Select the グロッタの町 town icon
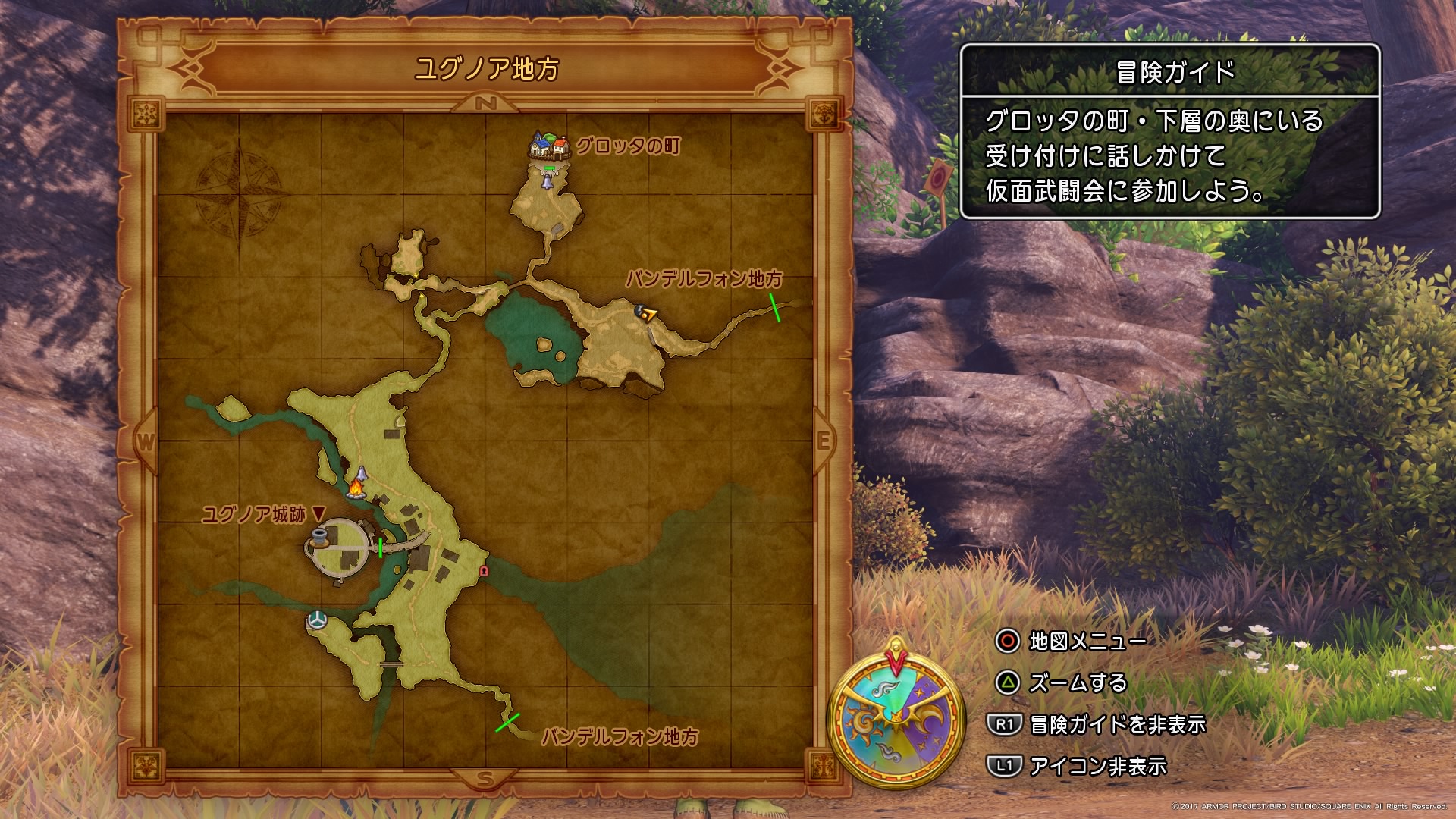 548,146
